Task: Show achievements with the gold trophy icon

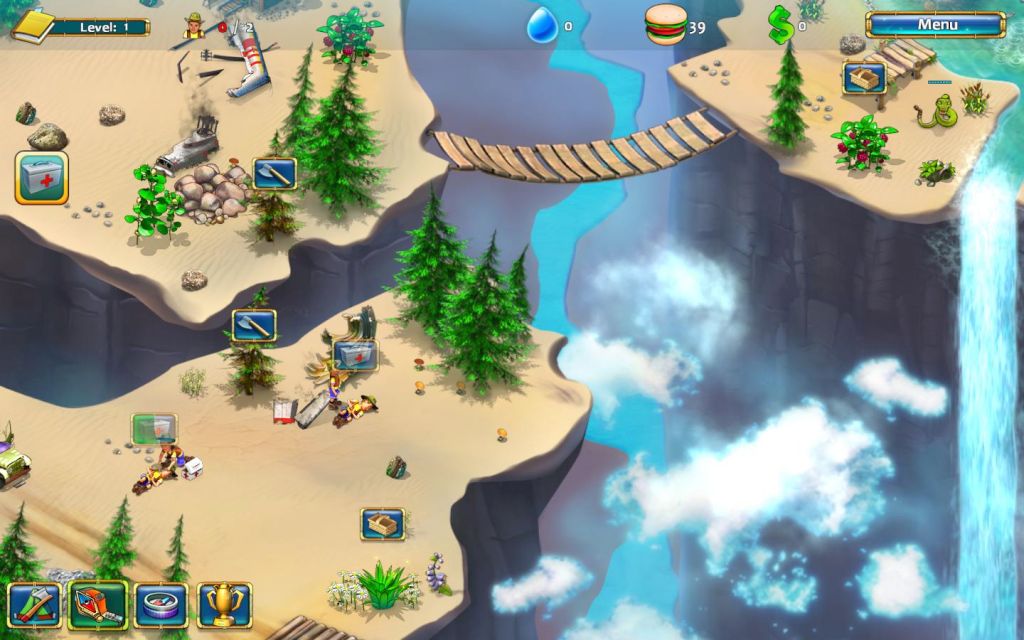Action: click(x=224, y=604)
